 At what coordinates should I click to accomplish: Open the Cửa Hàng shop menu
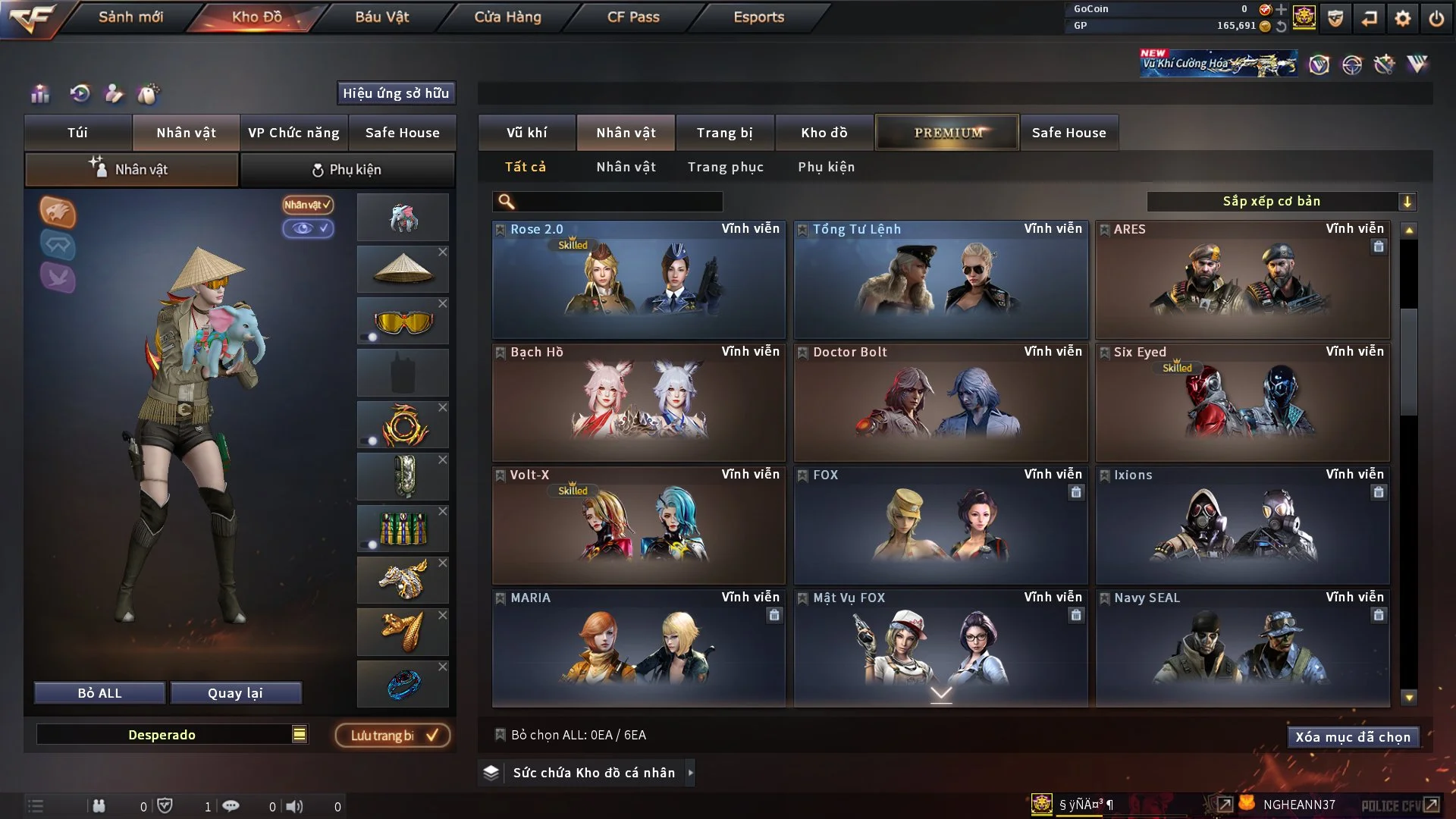pos(507,17)
